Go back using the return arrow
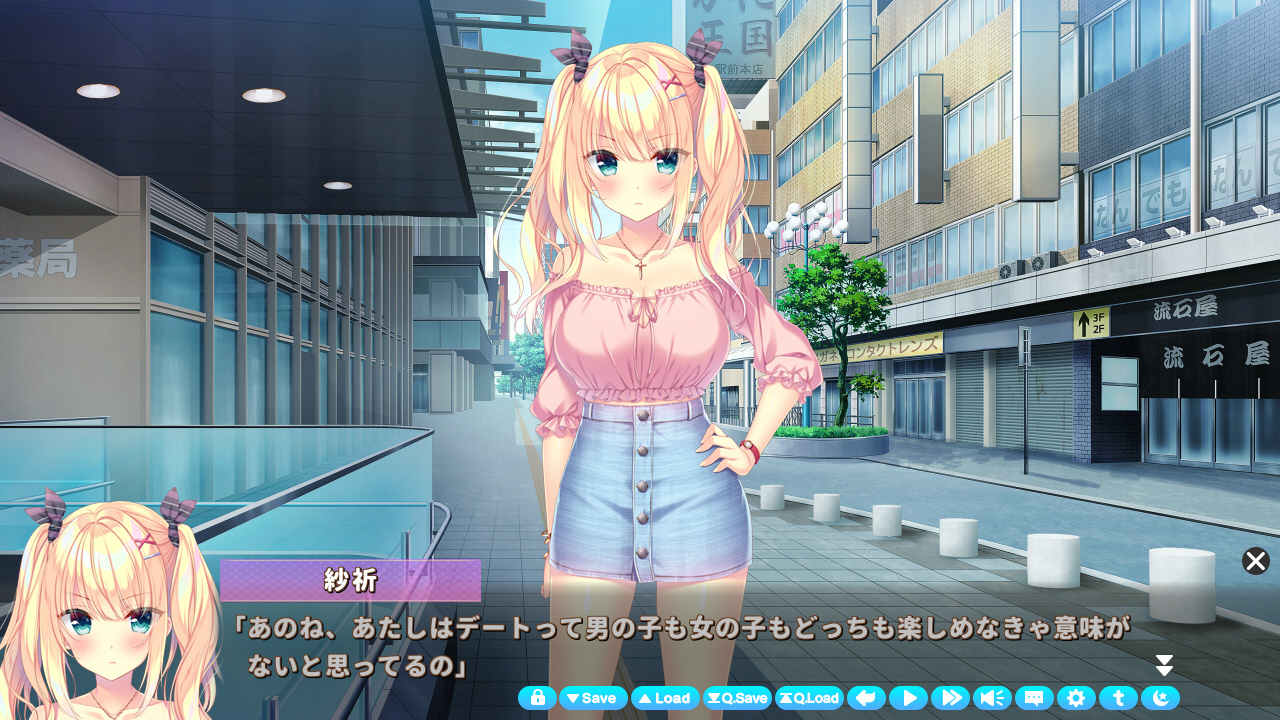The image size is (1280, 720). coord(866,698)
